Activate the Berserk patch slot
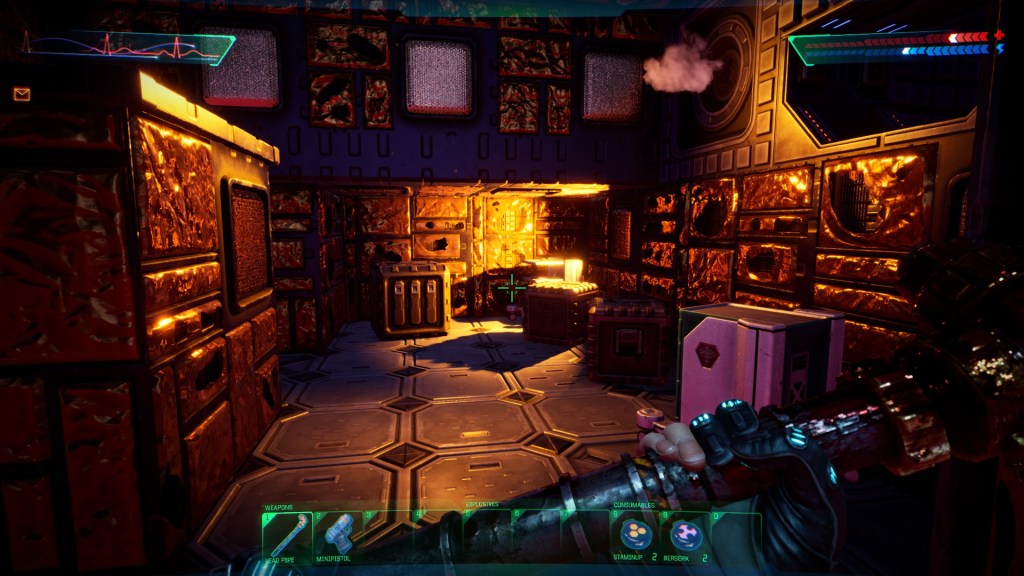This screenshot has width=1024, height=576. pyautogui.click(x=685, y=536)
